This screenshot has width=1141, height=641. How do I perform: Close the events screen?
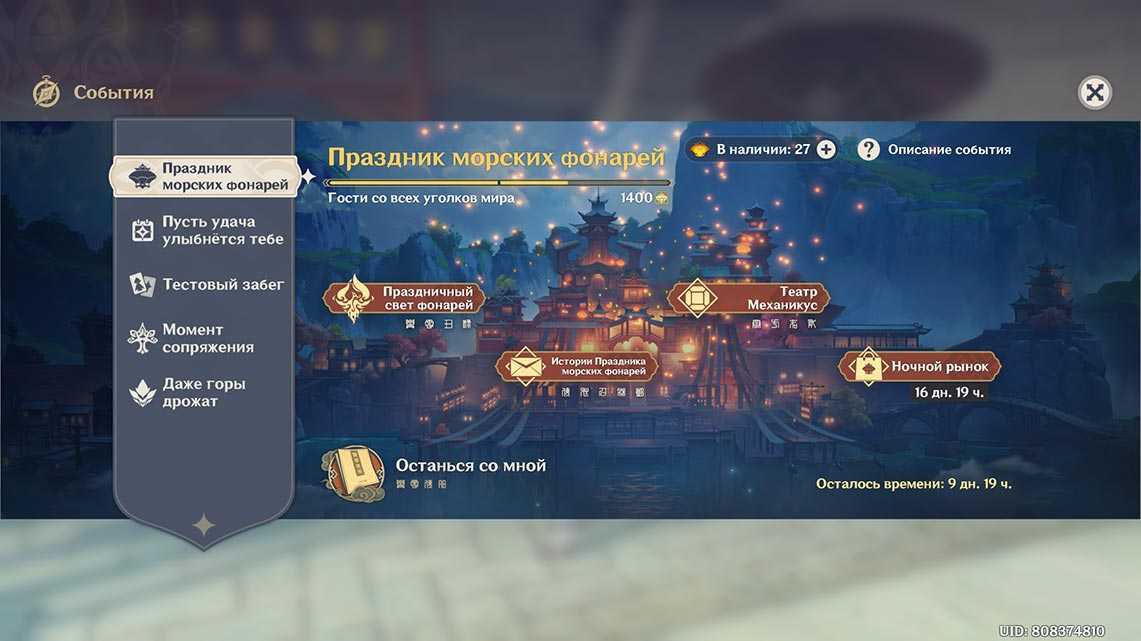(1095, 93)
